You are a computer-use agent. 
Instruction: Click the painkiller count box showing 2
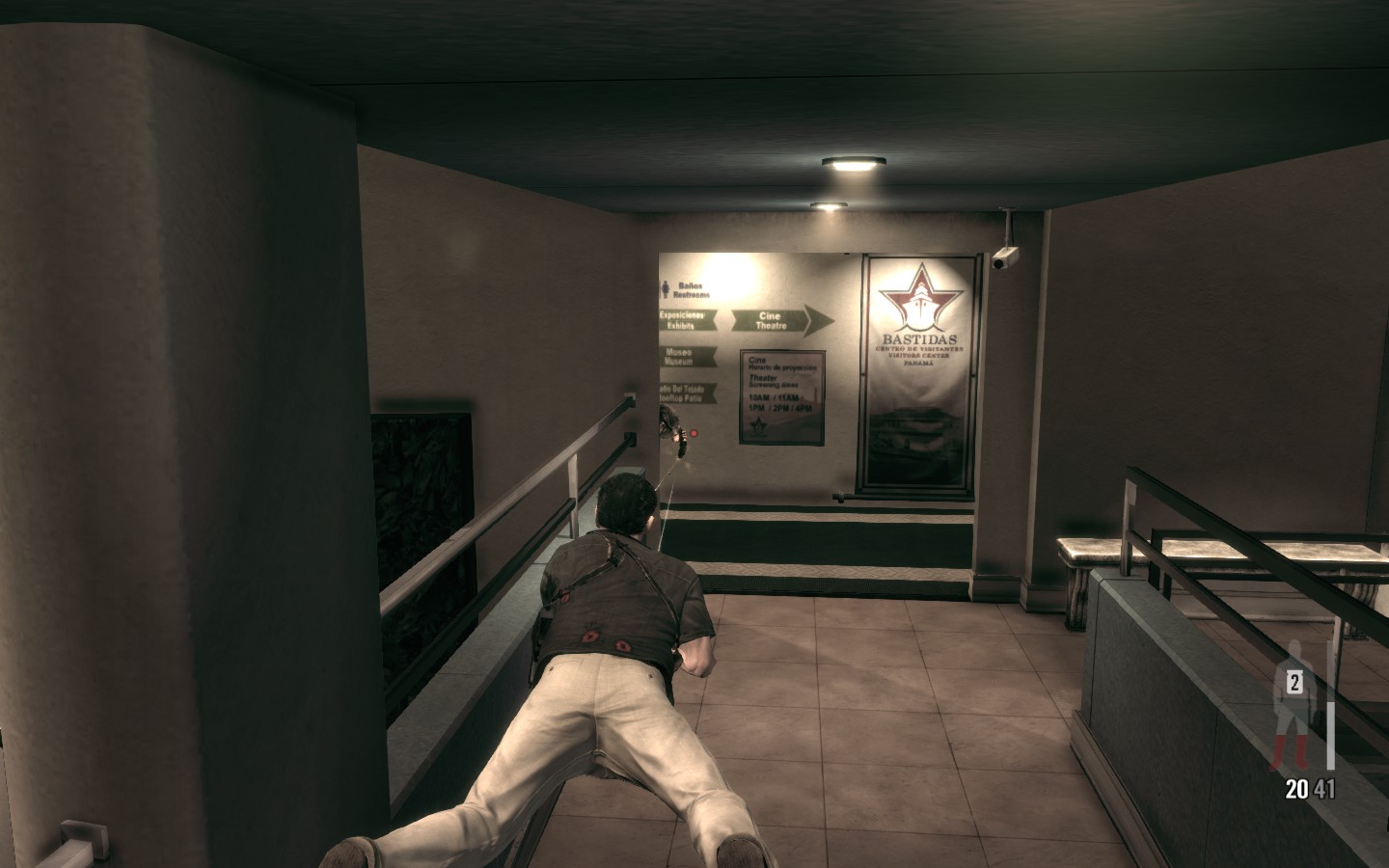1294,683
